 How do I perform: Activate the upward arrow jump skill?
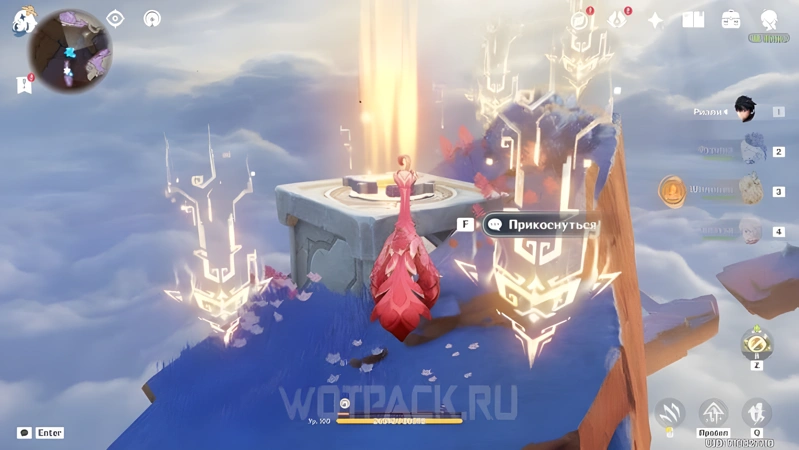tap(714, 412)
